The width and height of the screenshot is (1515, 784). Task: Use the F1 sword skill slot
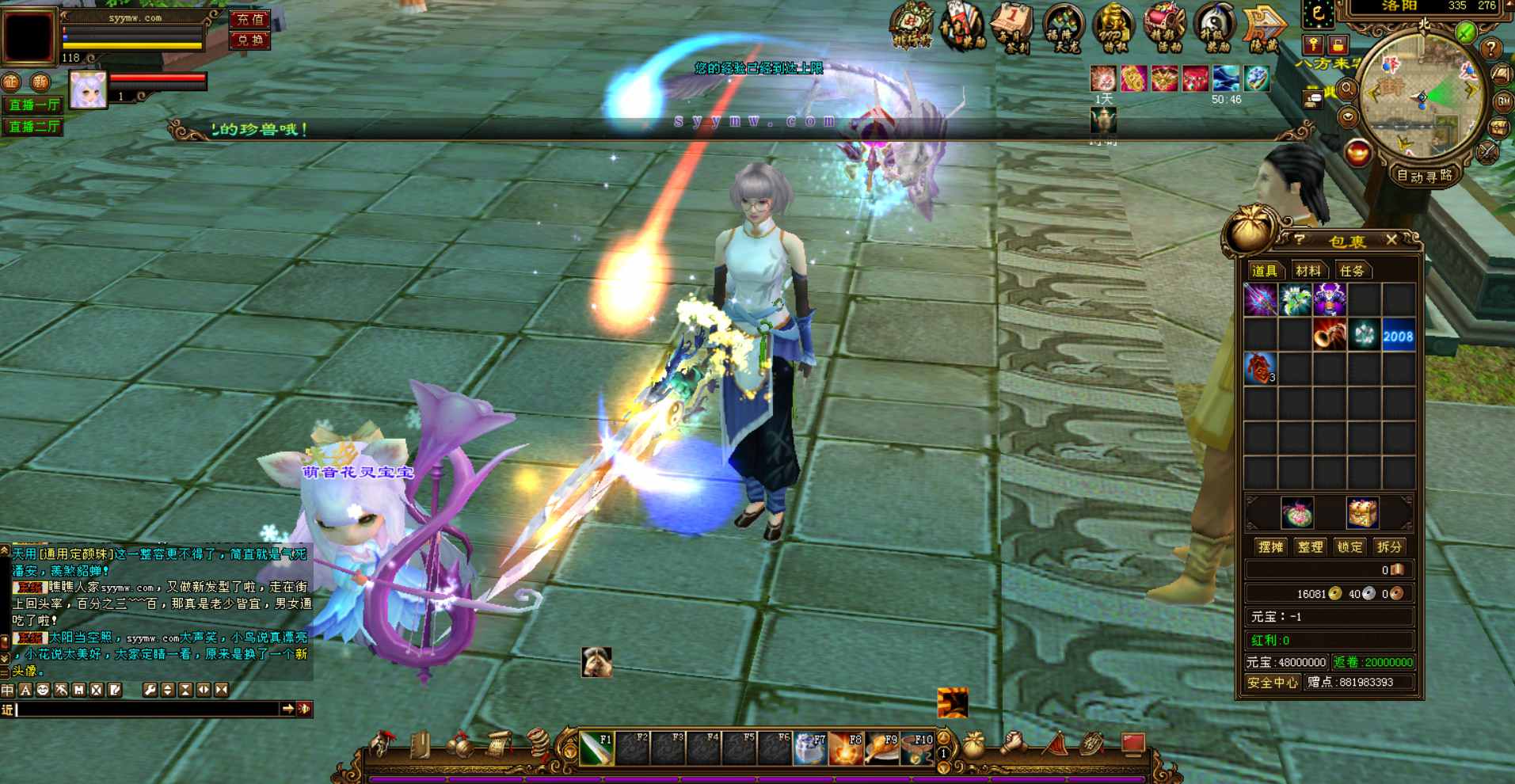(x=596, y=748)
